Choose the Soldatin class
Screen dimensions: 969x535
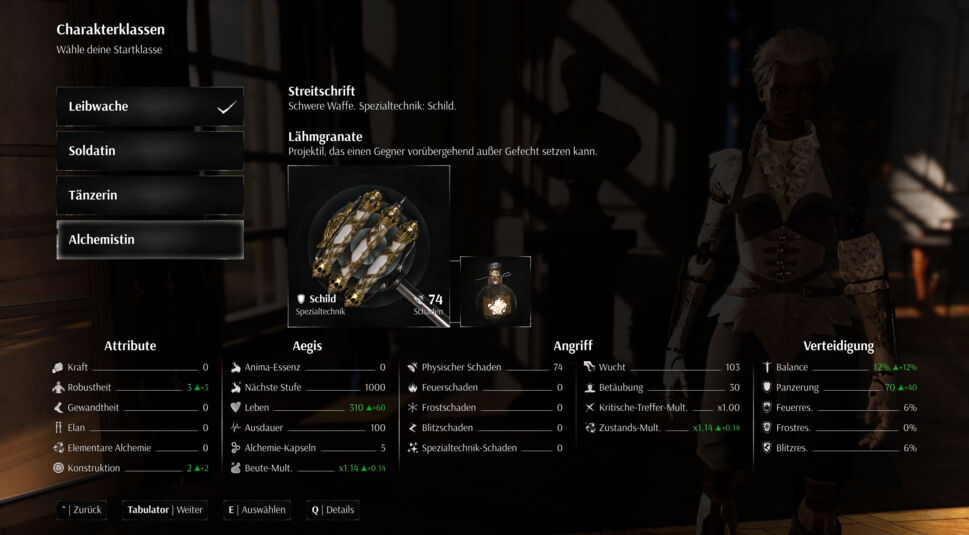(150, 151)
